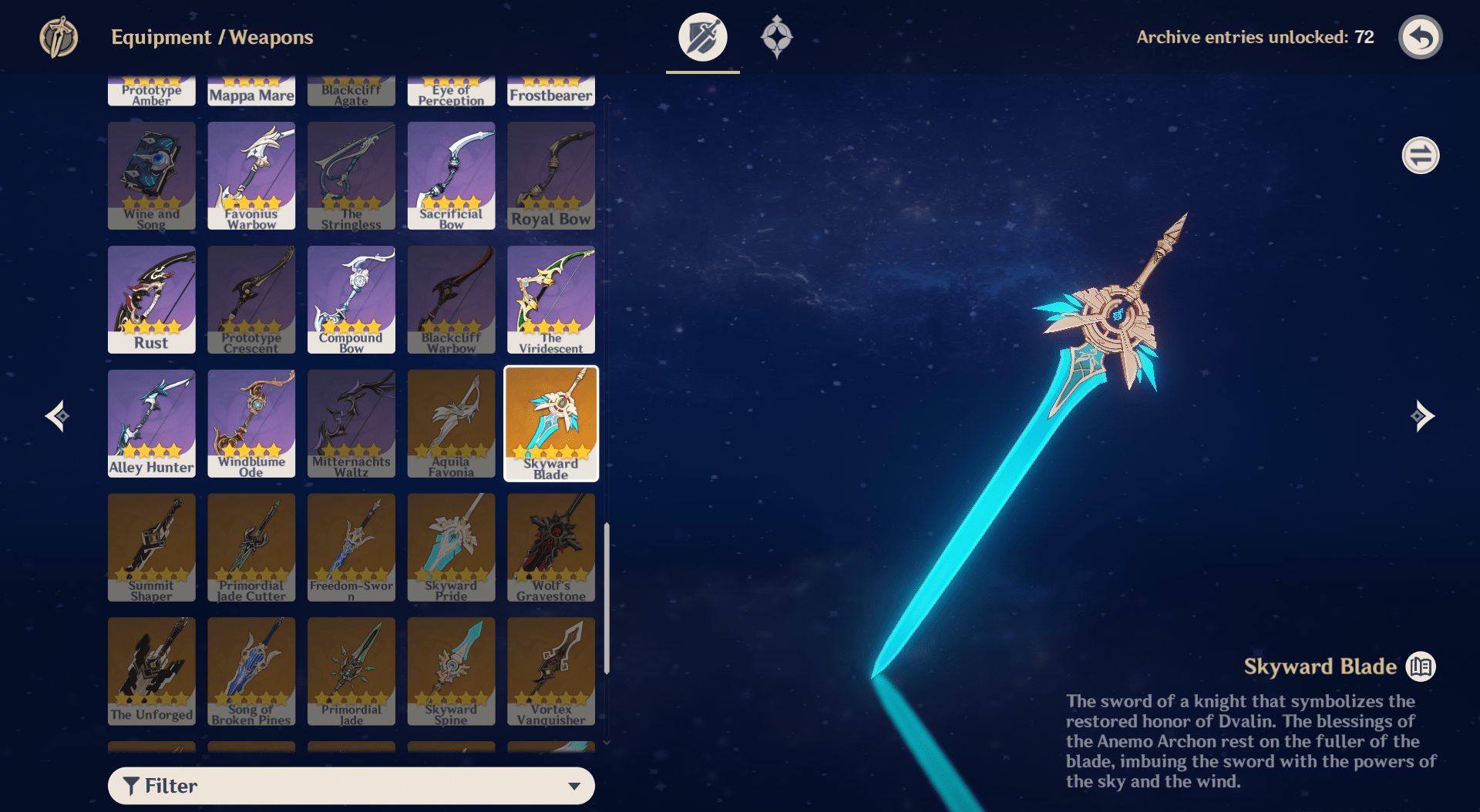Screen dimensions: 1480x812
Task: Pick the Favonius Warbow entry
Action: tap(251, 176)
